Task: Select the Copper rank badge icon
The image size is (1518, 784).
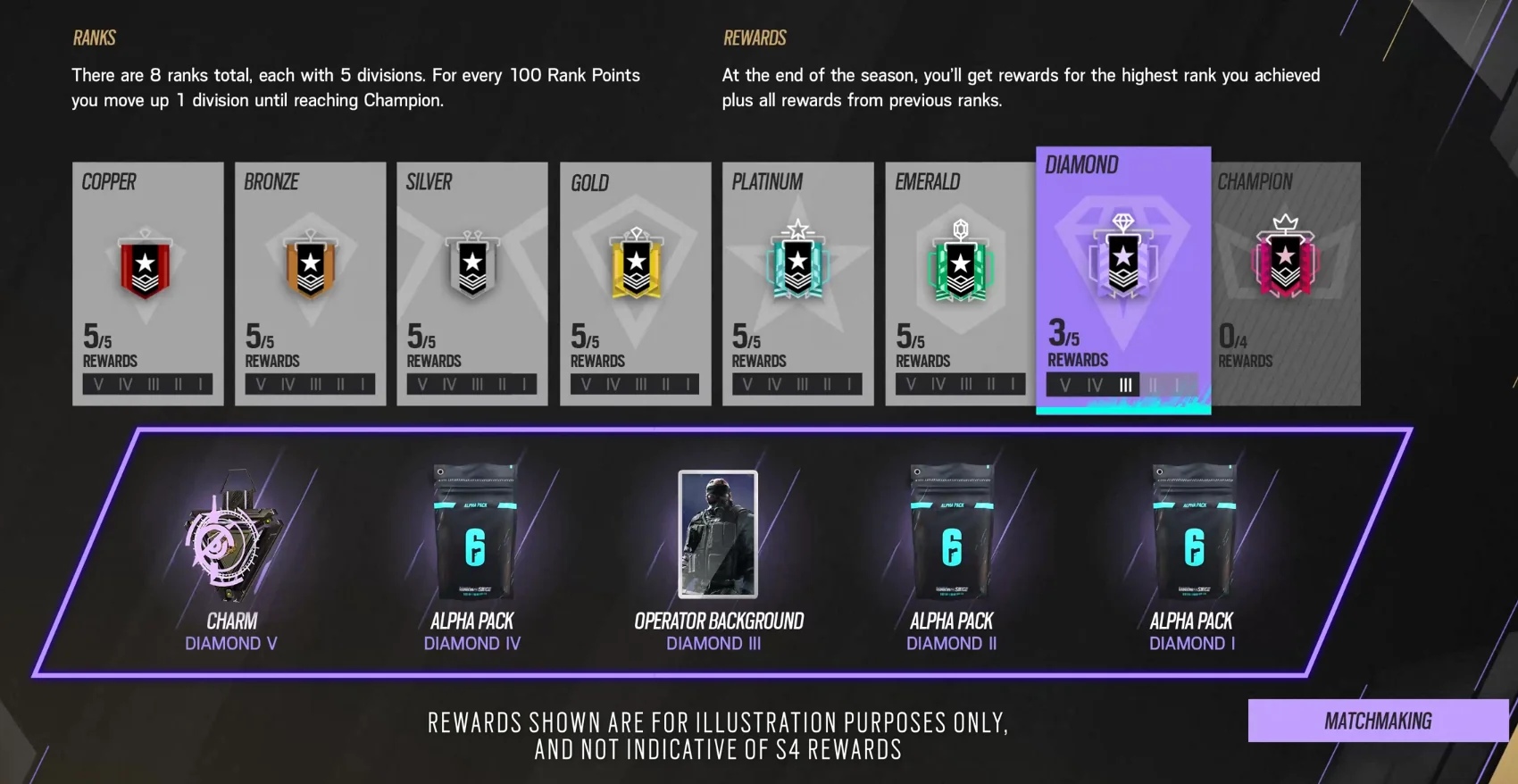Action: 147,263
